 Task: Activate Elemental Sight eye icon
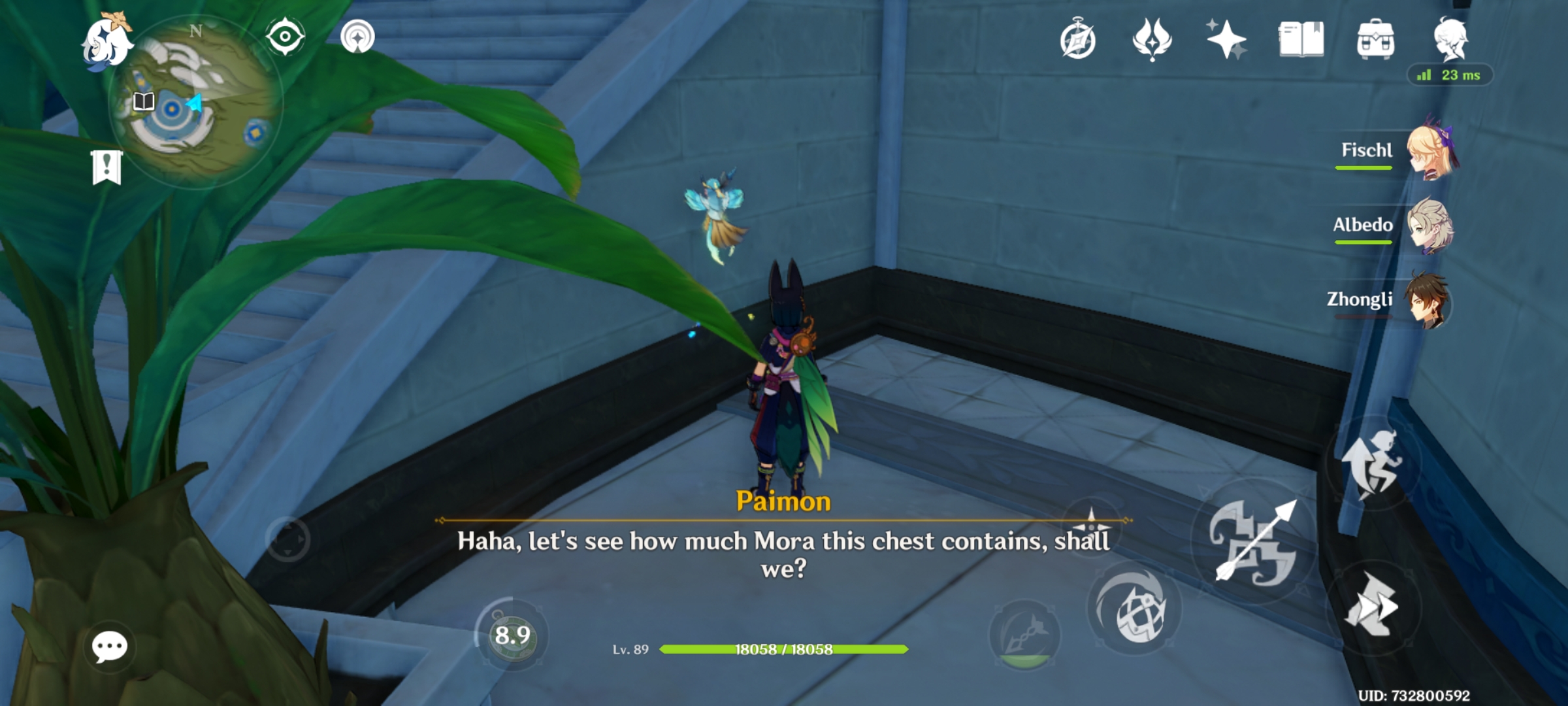coord(286,36)
